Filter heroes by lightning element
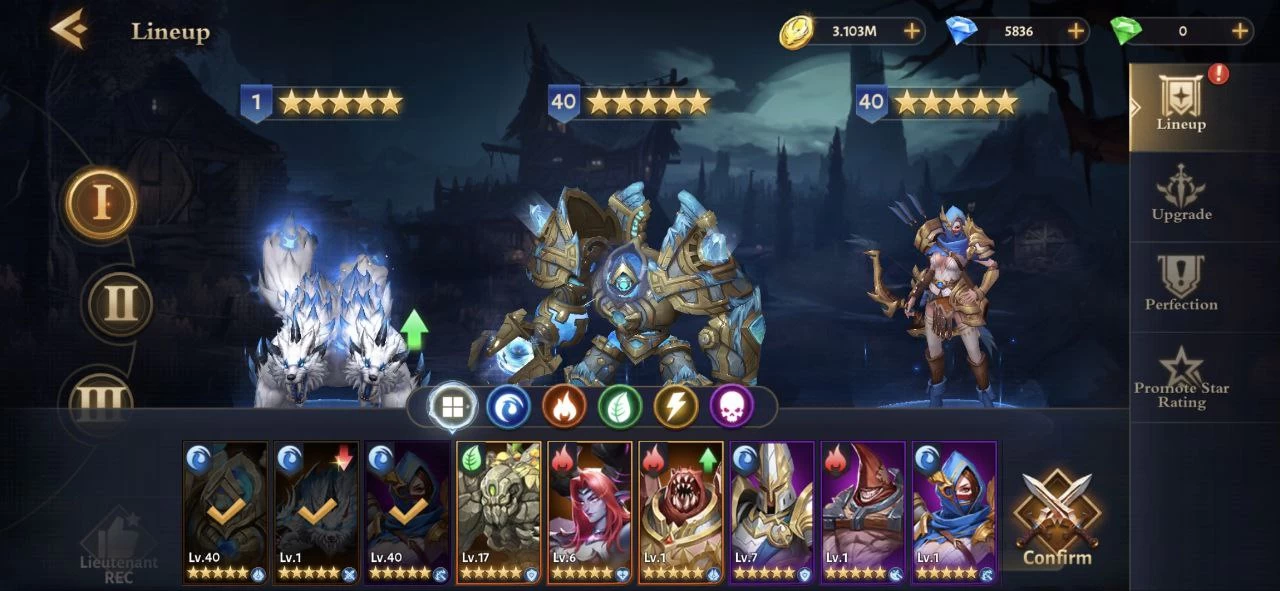This screenshot has width=1280, height=591. (676, 407)
